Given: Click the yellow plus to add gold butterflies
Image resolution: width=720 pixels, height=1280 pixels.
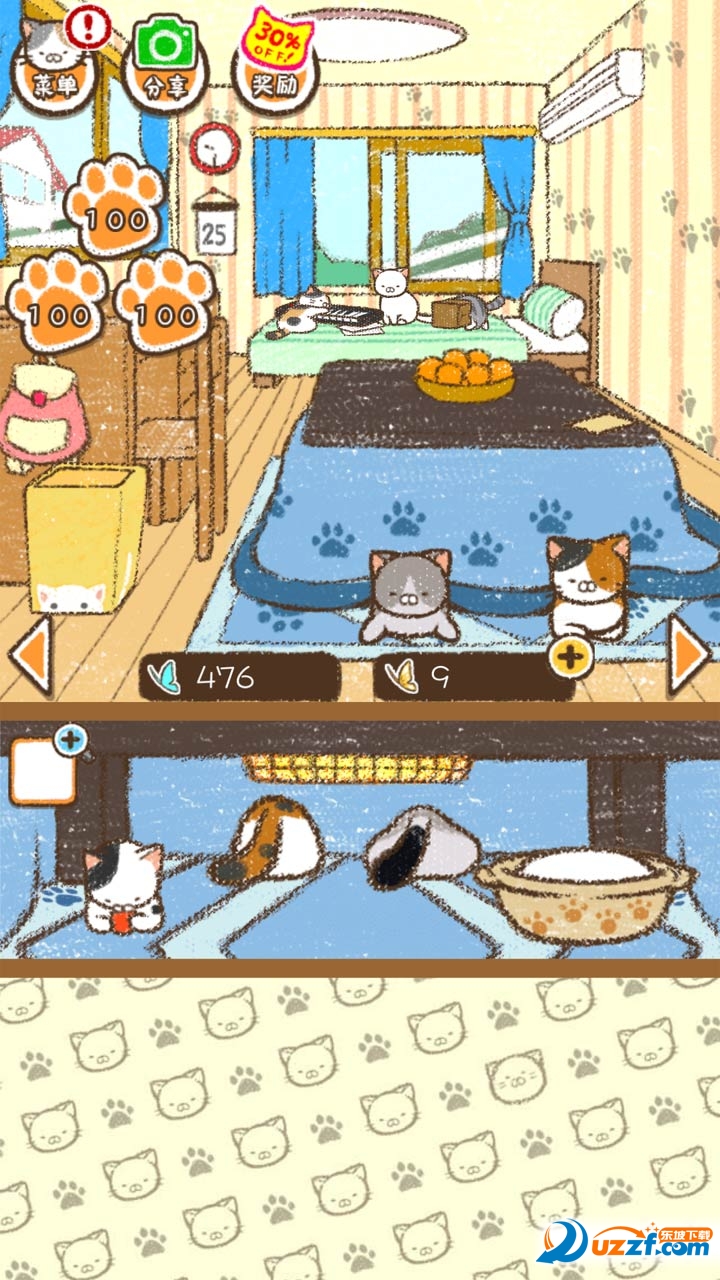Looking at the screenshot, I should coord(570,657).
